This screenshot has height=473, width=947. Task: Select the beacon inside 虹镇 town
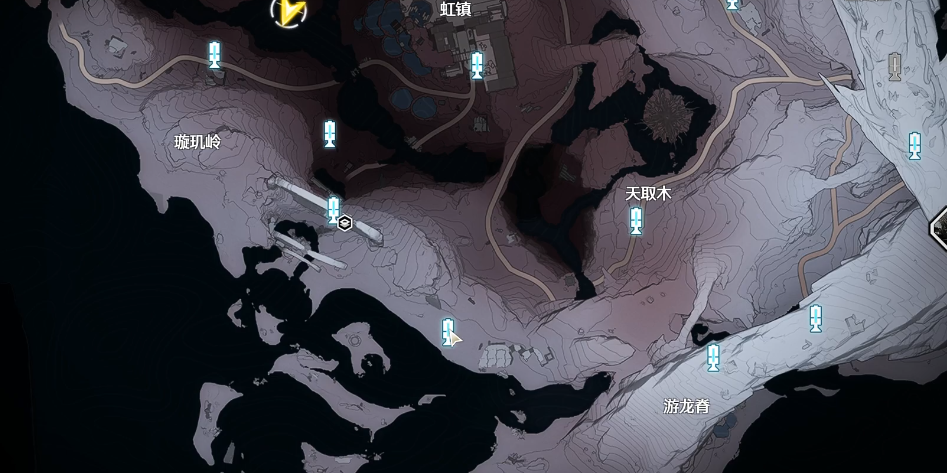coord(477,66)
